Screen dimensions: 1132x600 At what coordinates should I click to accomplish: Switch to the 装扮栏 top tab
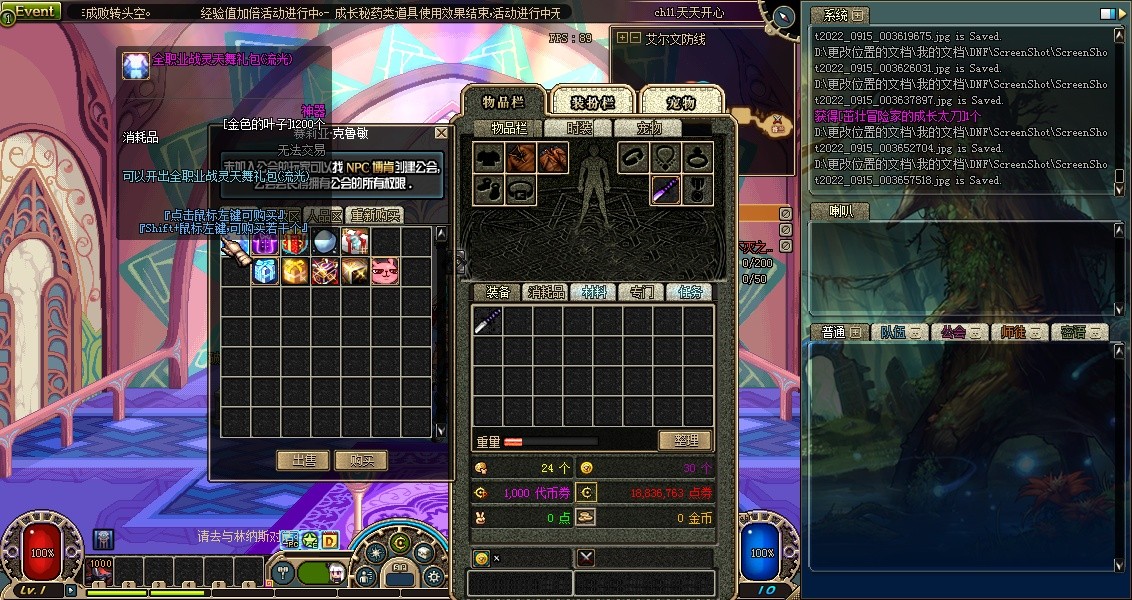(x=591, y=102)
